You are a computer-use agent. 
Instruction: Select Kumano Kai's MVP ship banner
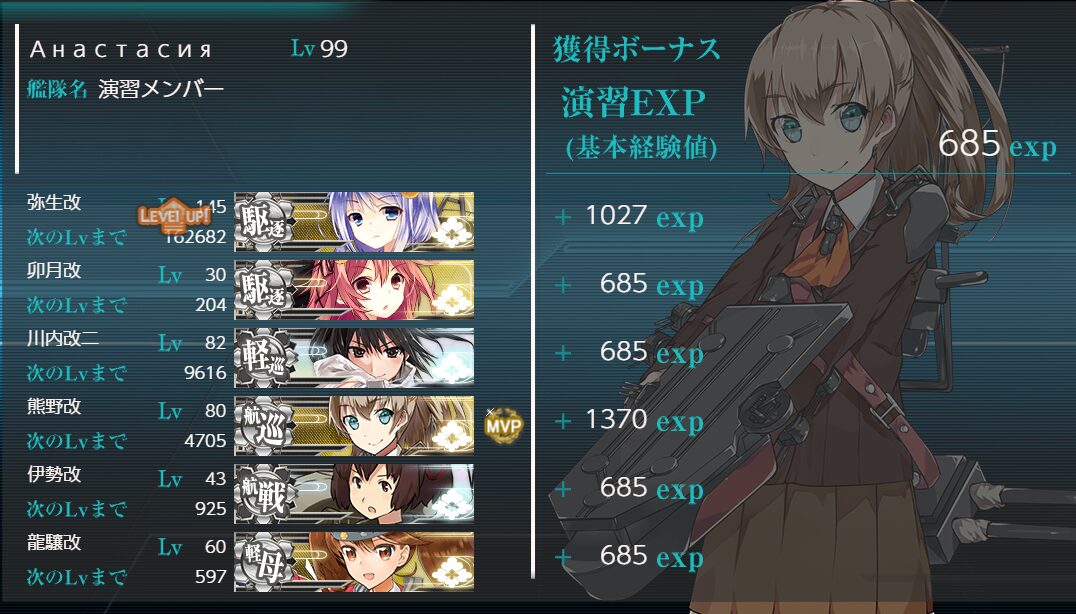pyautogui.click(x=354, y=425)
